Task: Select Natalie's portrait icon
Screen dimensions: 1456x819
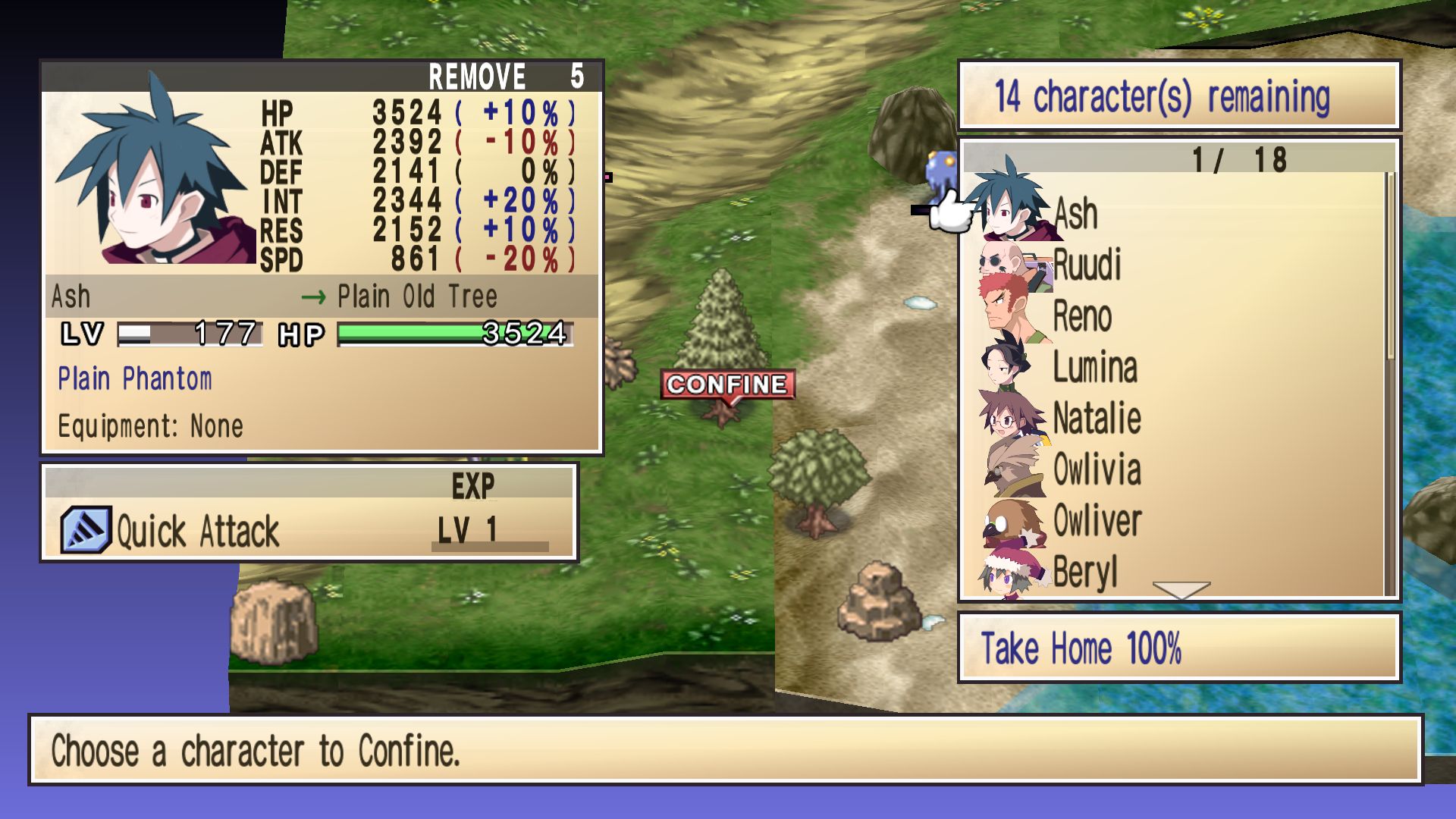Action: click(1009, 417)
